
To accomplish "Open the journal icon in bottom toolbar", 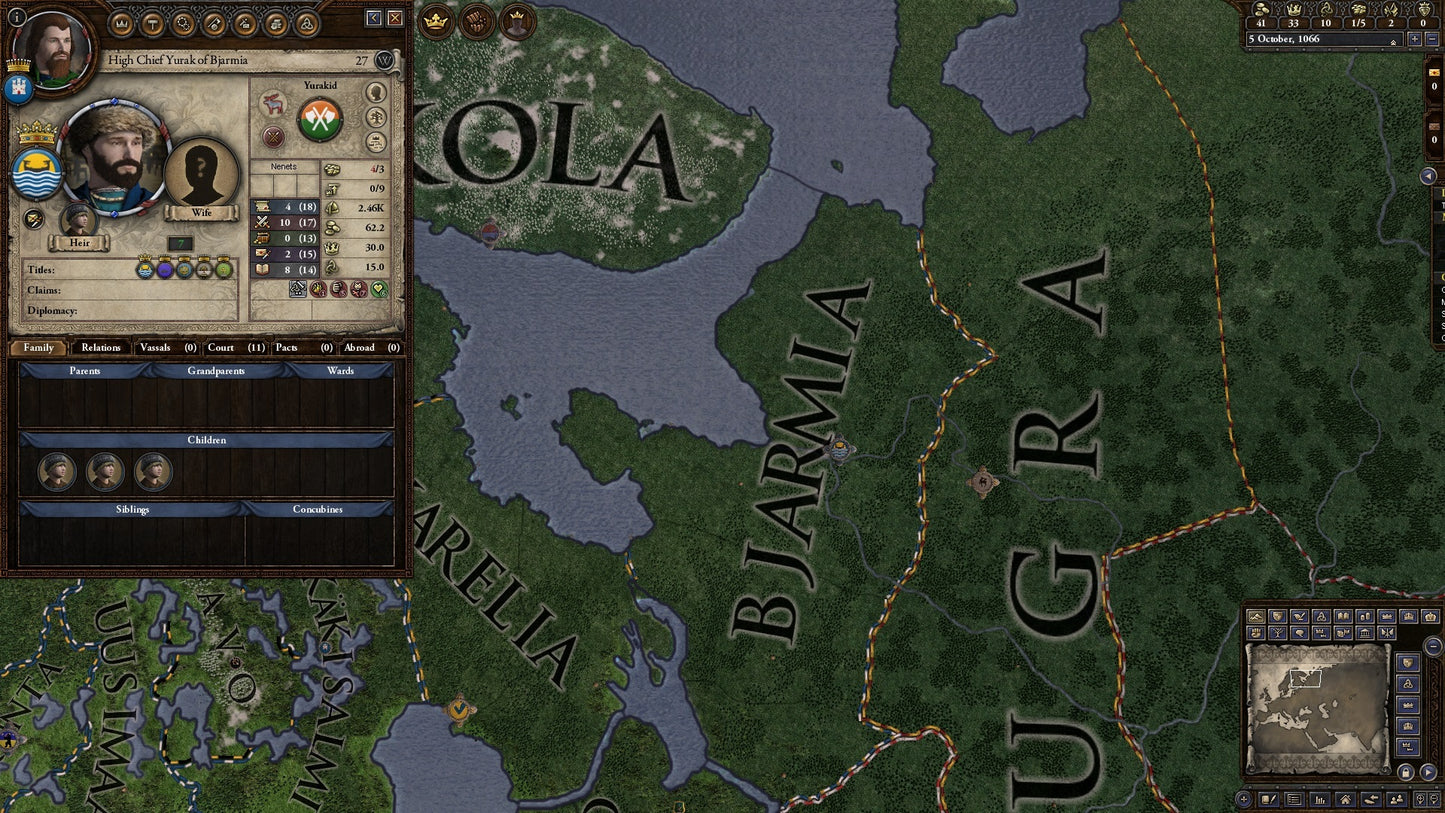I will click(1269, 799).
